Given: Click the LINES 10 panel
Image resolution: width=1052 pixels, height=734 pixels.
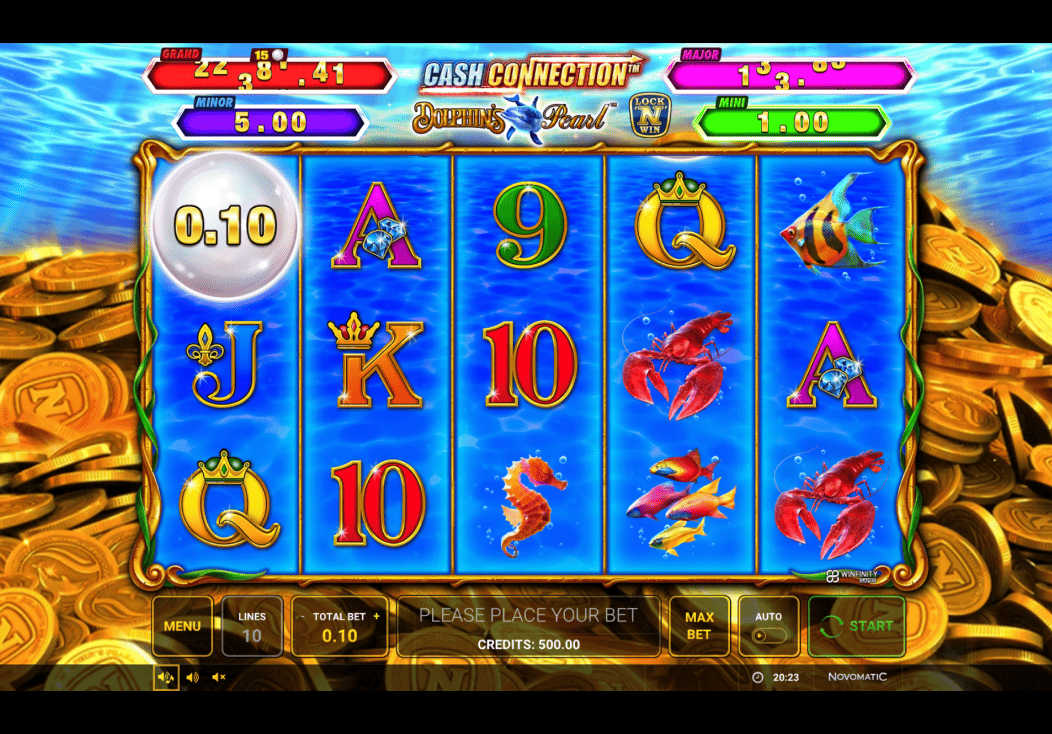Looking at the screenshot, I should (x=252, y=626).
